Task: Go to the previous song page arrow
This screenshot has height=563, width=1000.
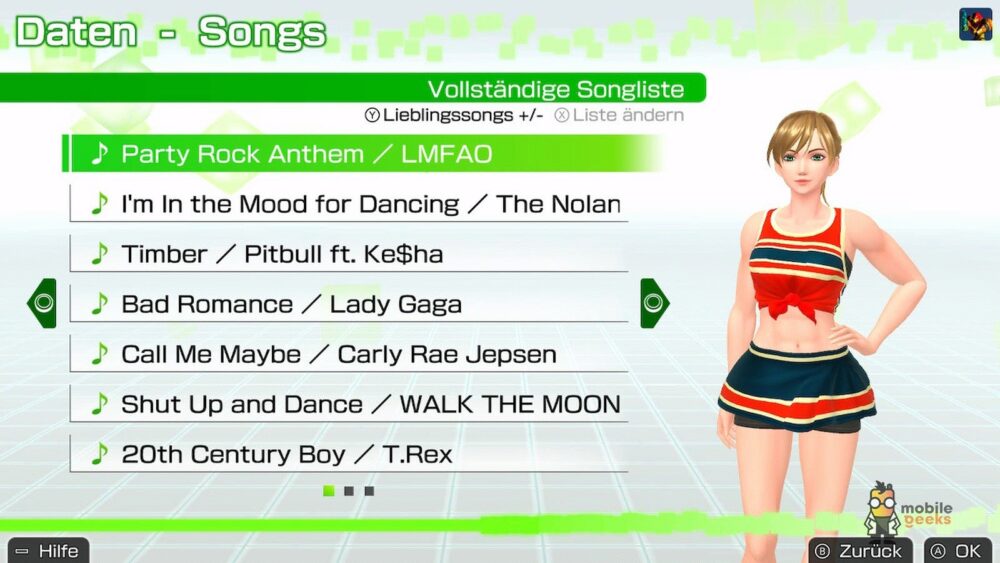Action: (x=42, y=303)
